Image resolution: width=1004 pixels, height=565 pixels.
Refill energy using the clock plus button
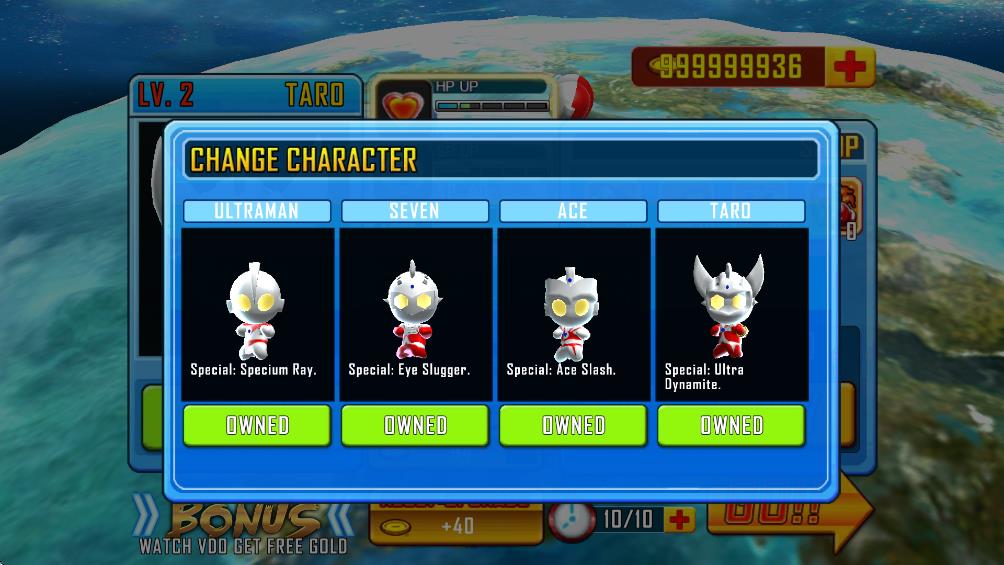tap(679, 520)
